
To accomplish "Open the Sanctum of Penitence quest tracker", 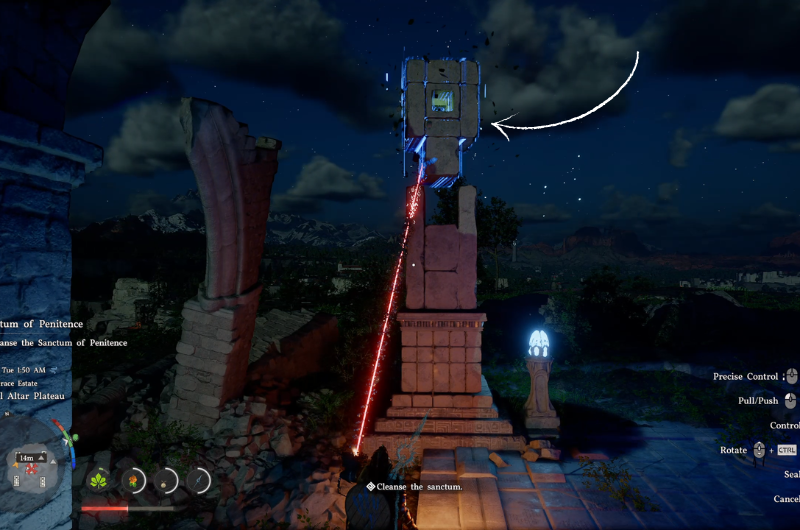I will point(42,324).
